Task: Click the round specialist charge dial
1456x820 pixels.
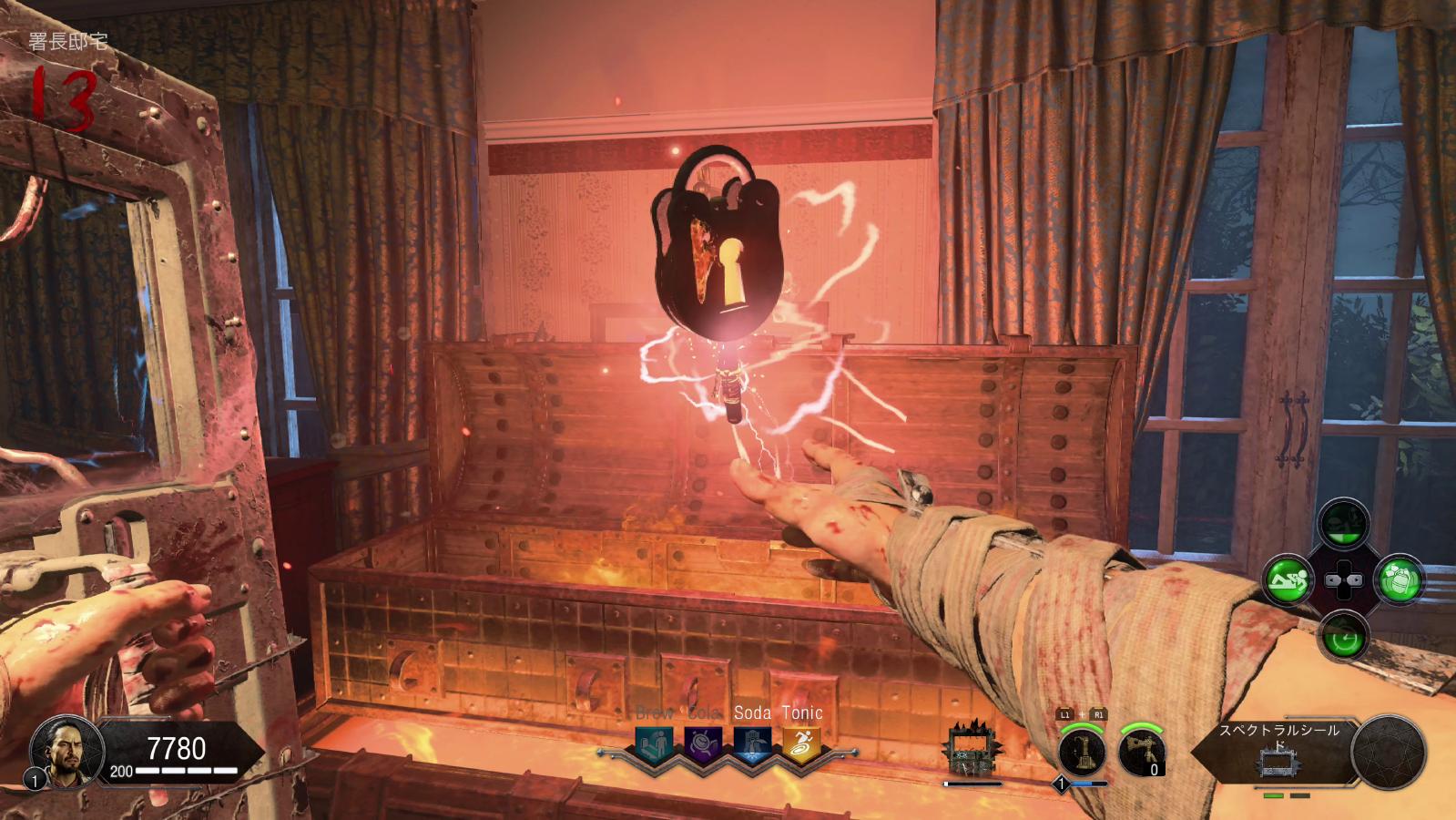Action: [1388, 752]
